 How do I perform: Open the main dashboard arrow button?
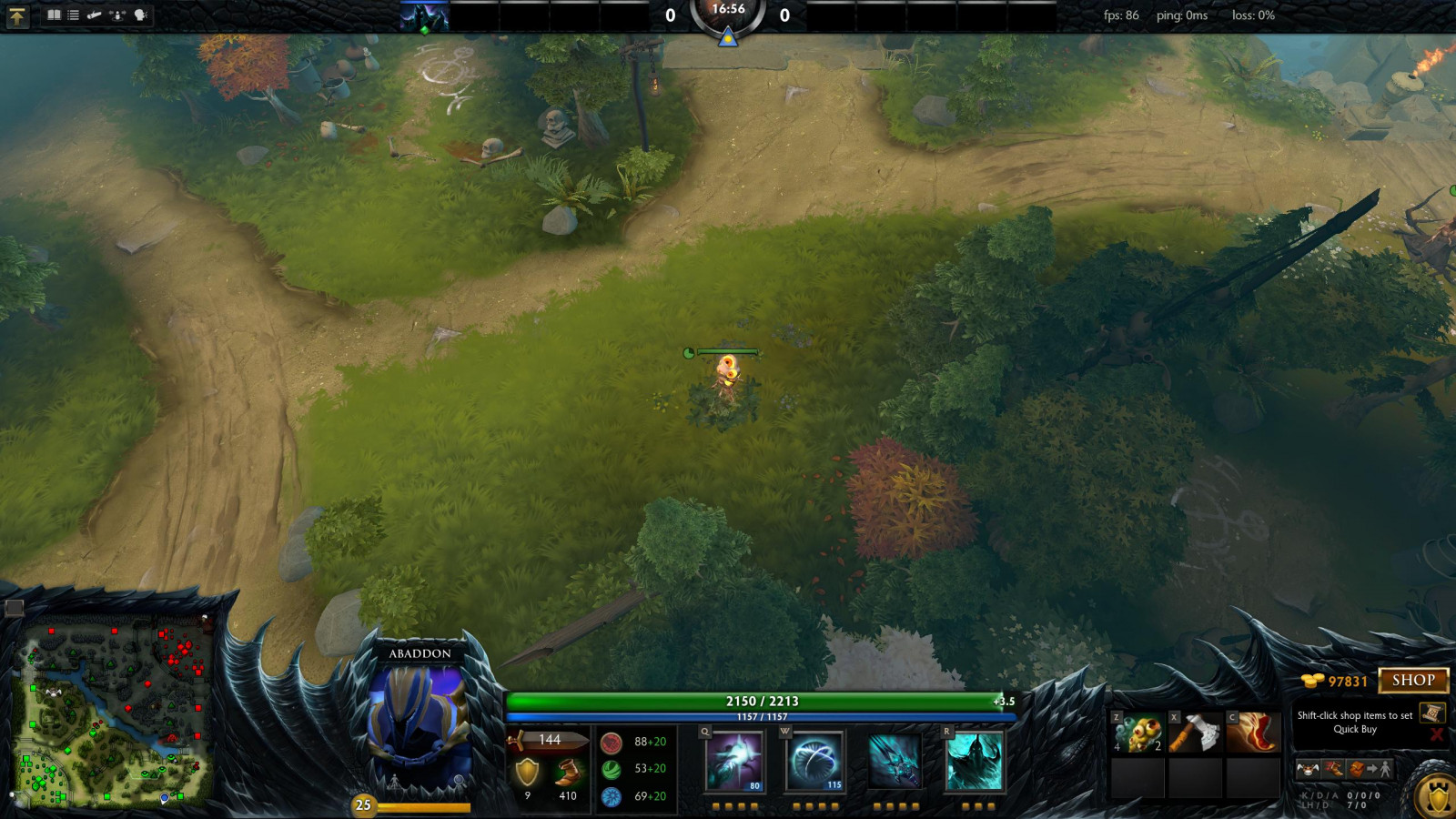16,15
